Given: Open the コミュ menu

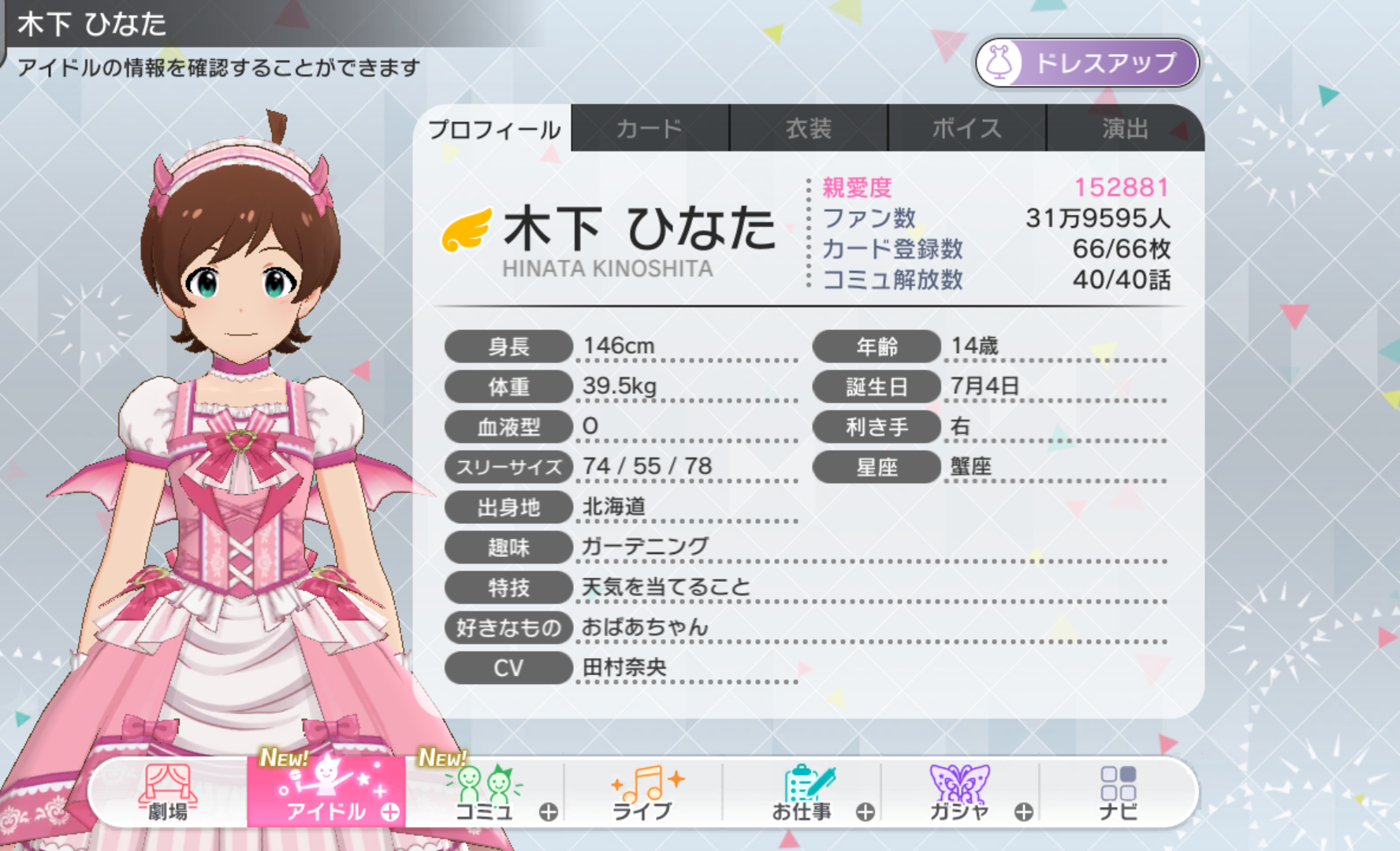Looking at the screenshot, I should pos(485,793).
